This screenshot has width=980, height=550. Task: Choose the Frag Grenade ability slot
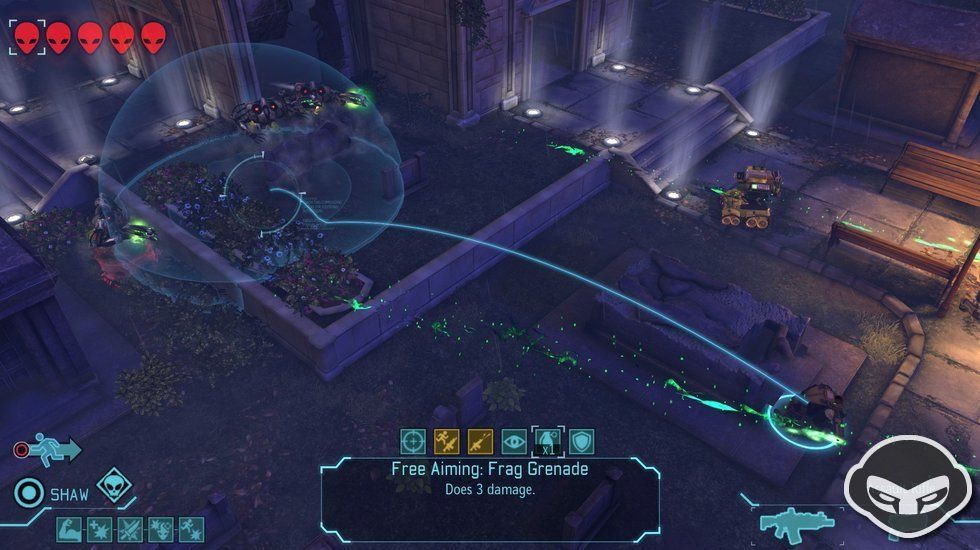point(548,441)
